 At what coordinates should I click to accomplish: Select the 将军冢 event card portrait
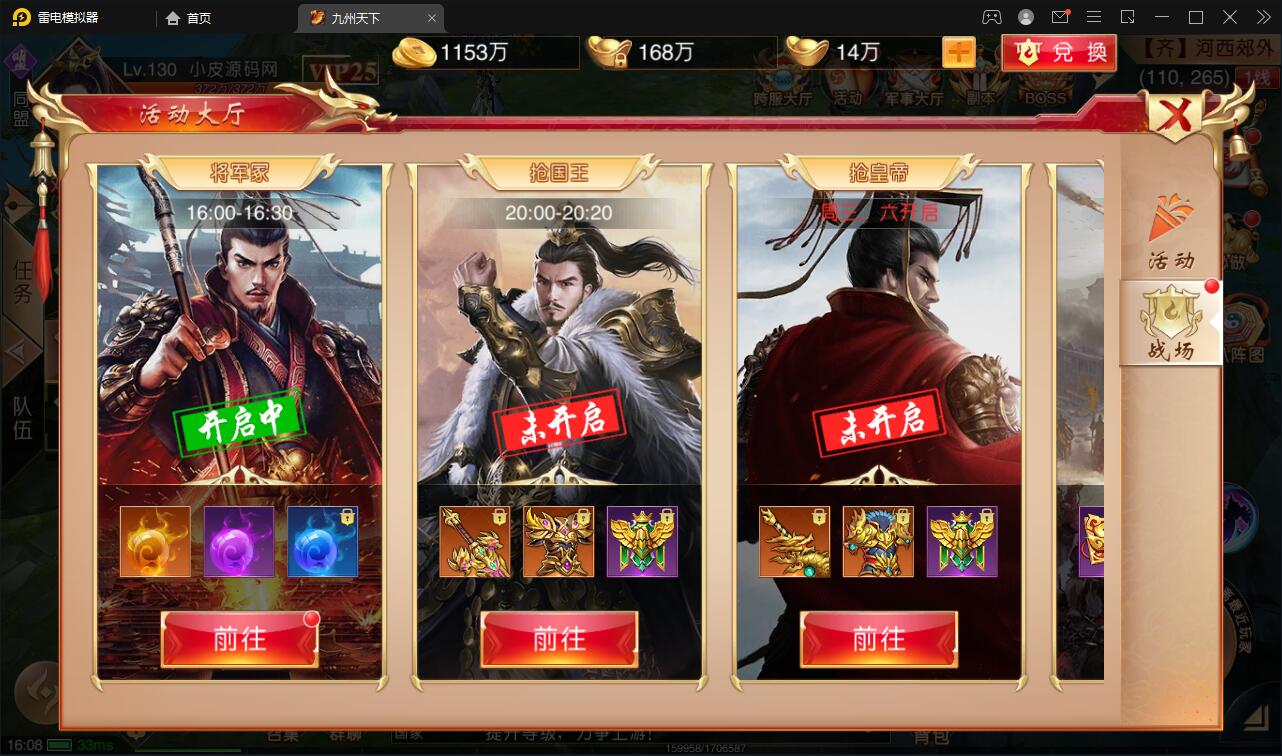[240, 330]
